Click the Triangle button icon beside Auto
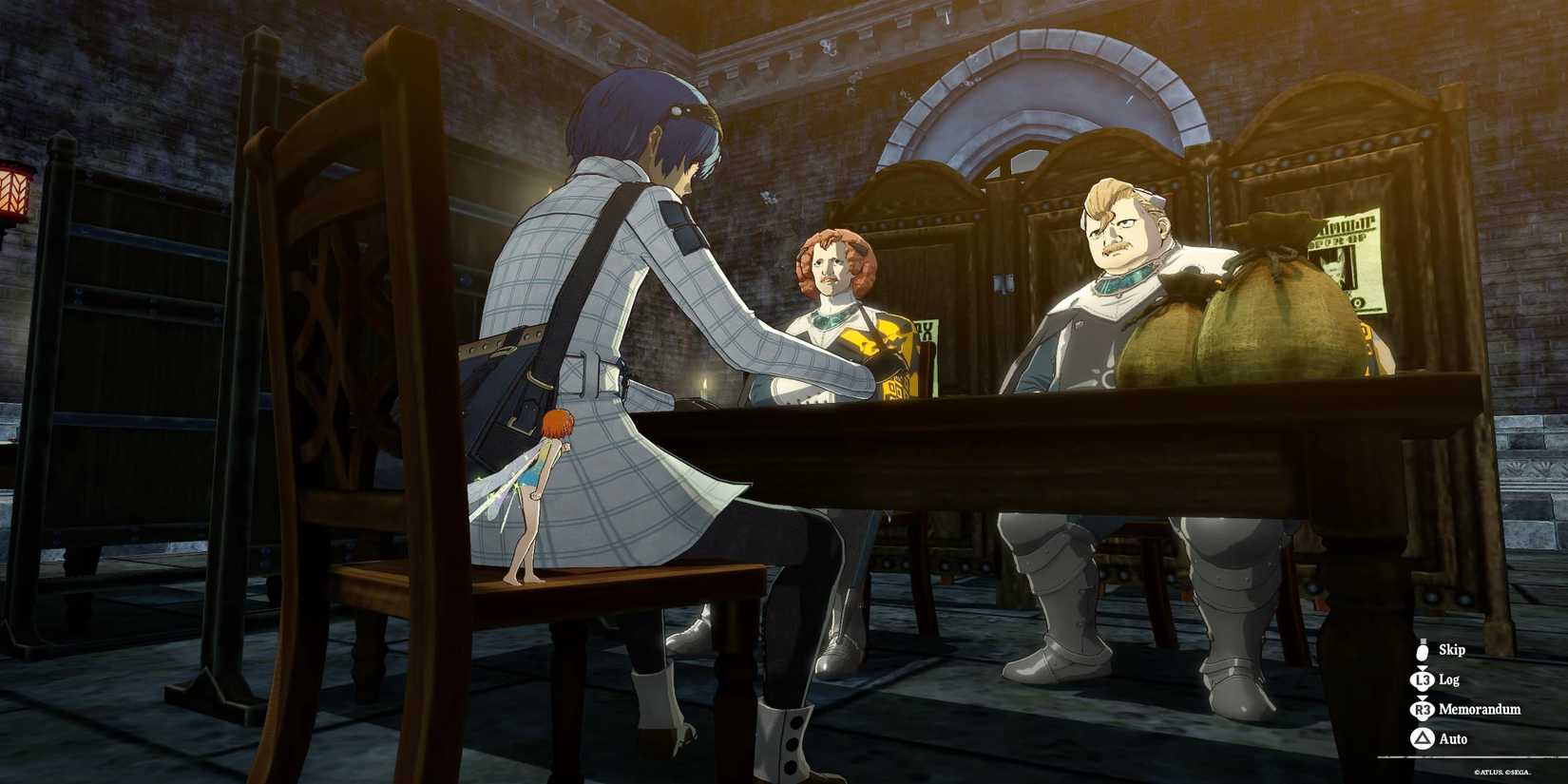Screen dimensions: 1568x784 (x=1423, y=738)
